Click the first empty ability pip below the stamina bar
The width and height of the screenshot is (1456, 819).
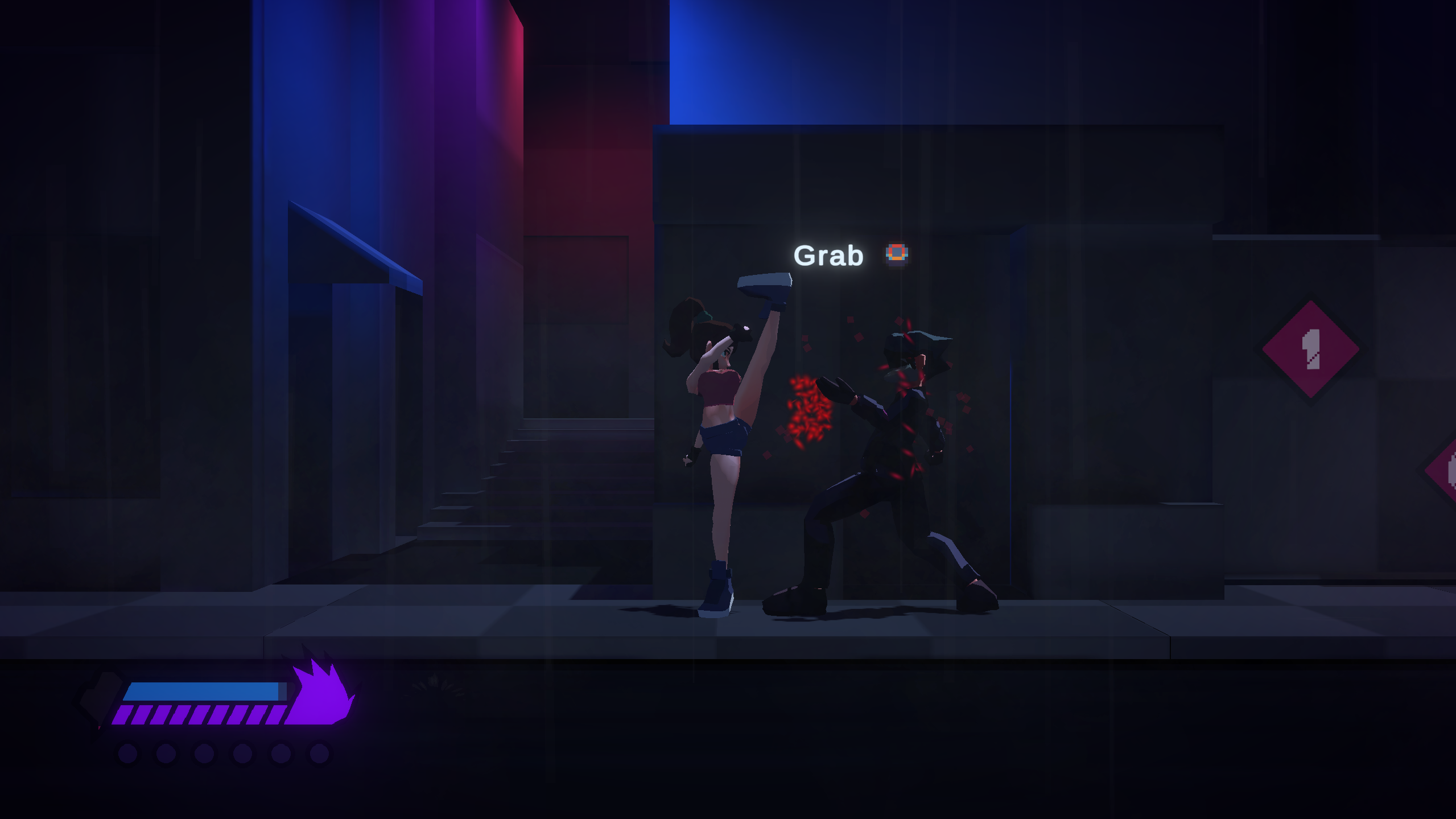[128, 755]
